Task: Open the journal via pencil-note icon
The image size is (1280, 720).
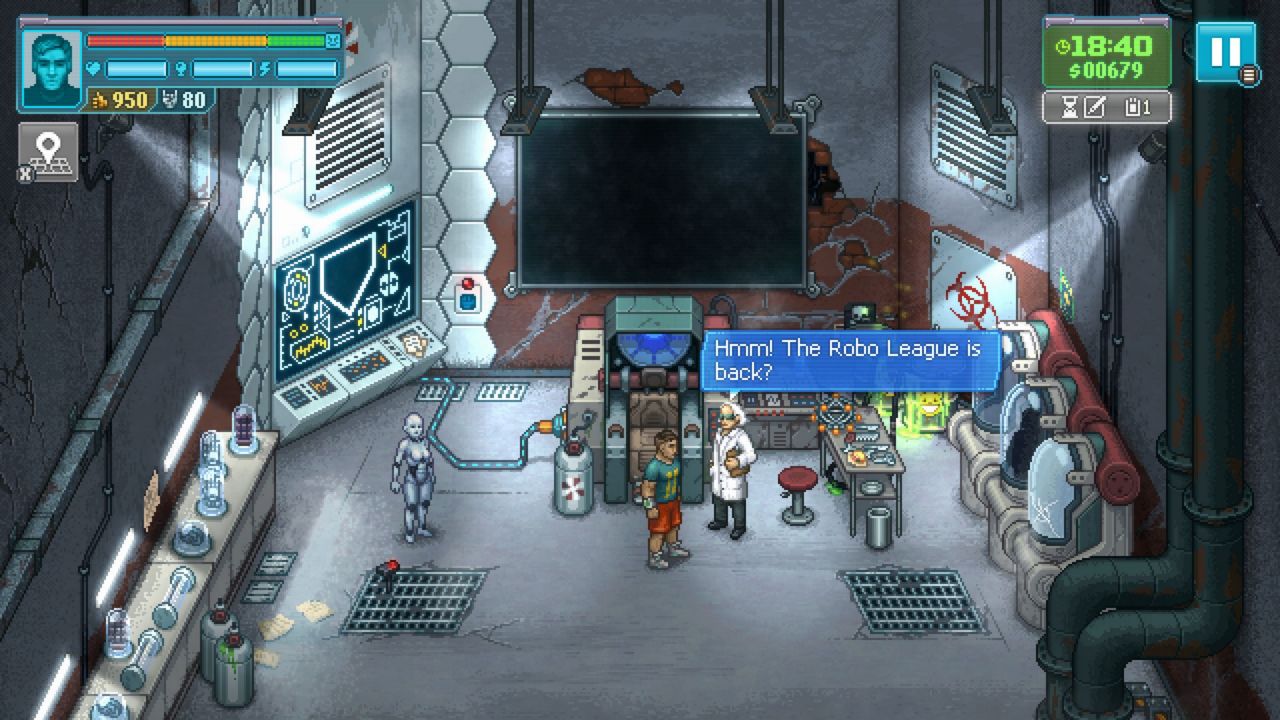Action: (1096, 108)
